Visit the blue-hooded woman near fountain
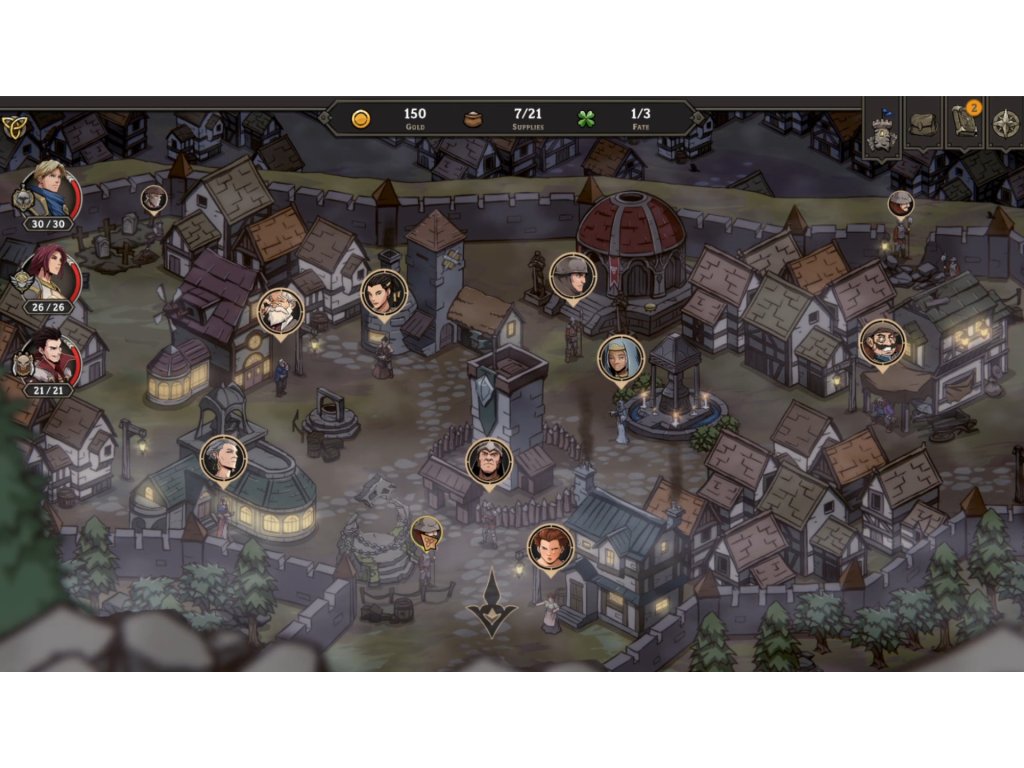The width and height of the screenshot is (1024, 768). tap(621, 357)
